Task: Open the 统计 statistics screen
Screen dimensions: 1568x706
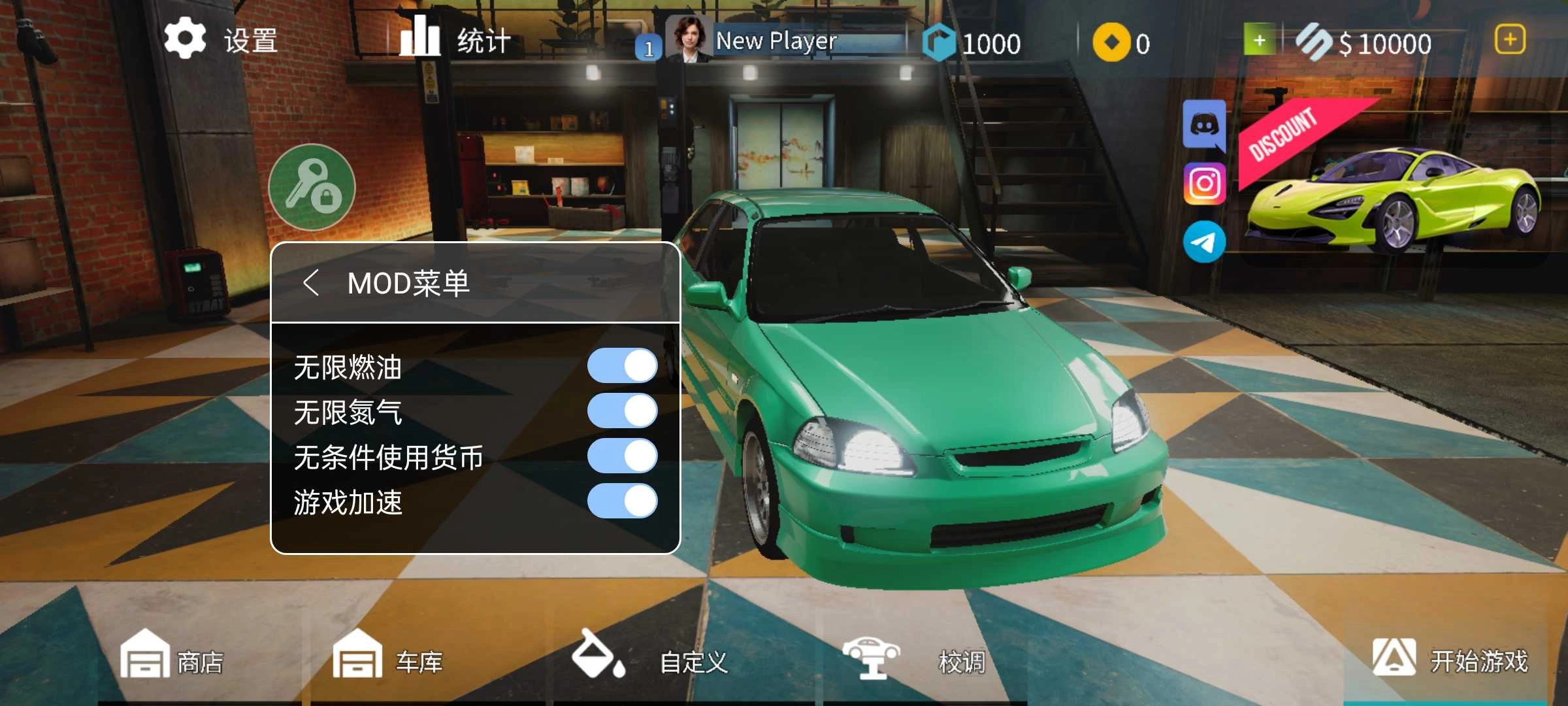Action: pos(455,40)
